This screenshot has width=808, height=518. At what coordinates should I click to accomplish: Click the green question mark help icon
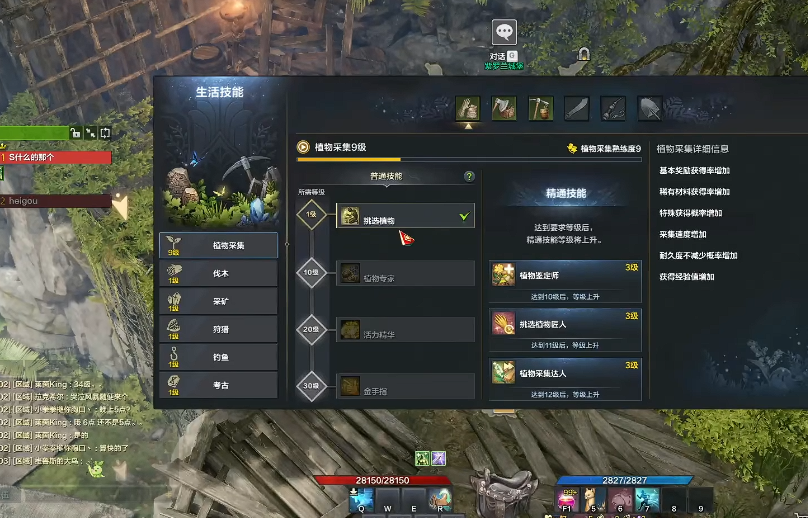point(469,177)
